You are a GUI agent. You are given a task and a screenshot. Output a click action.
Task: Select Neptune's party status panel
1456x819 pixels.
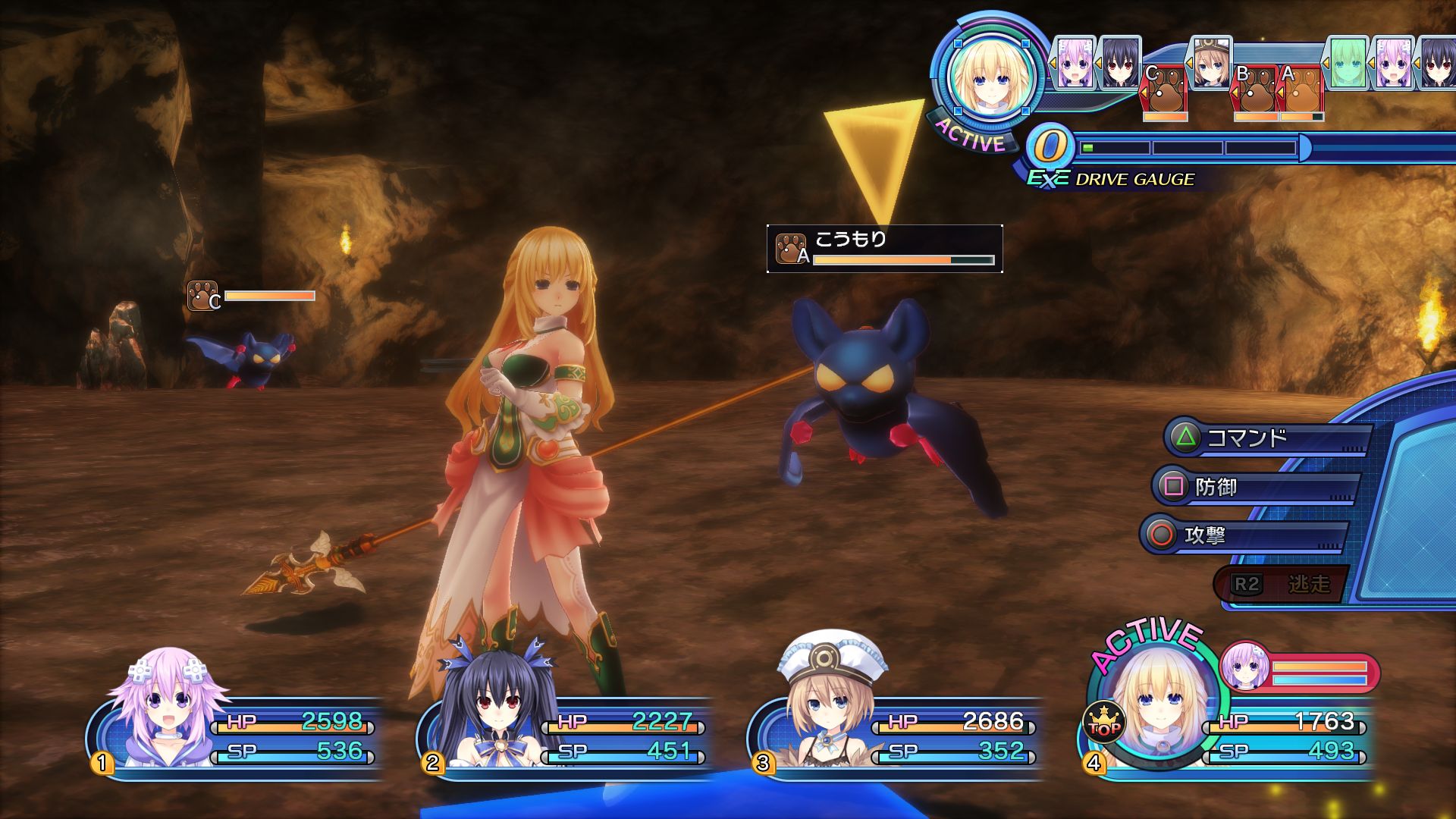[235, 732]
